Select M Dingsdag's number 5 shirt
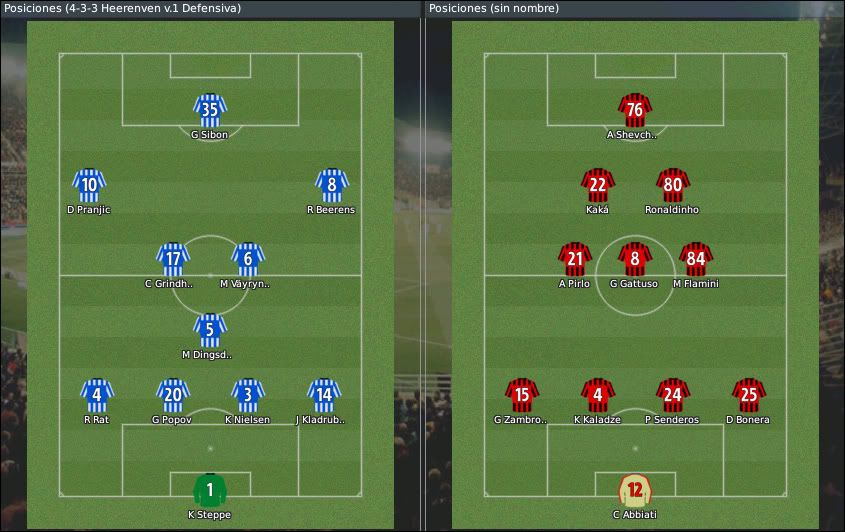This screenshot has height=532, width=845. pos(209,329)
